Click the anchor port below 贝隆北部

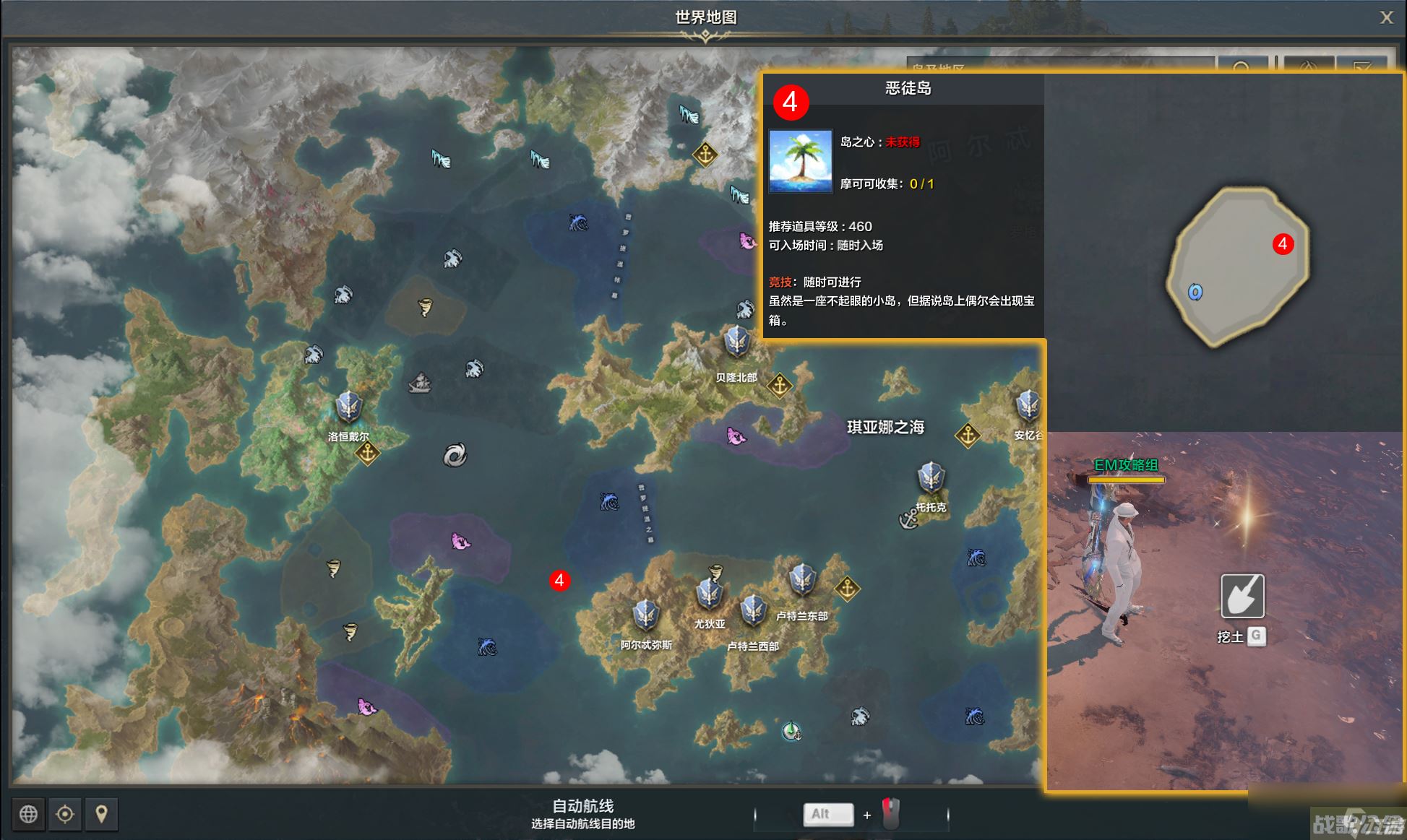pyautogui.click(x=779, y=386)
